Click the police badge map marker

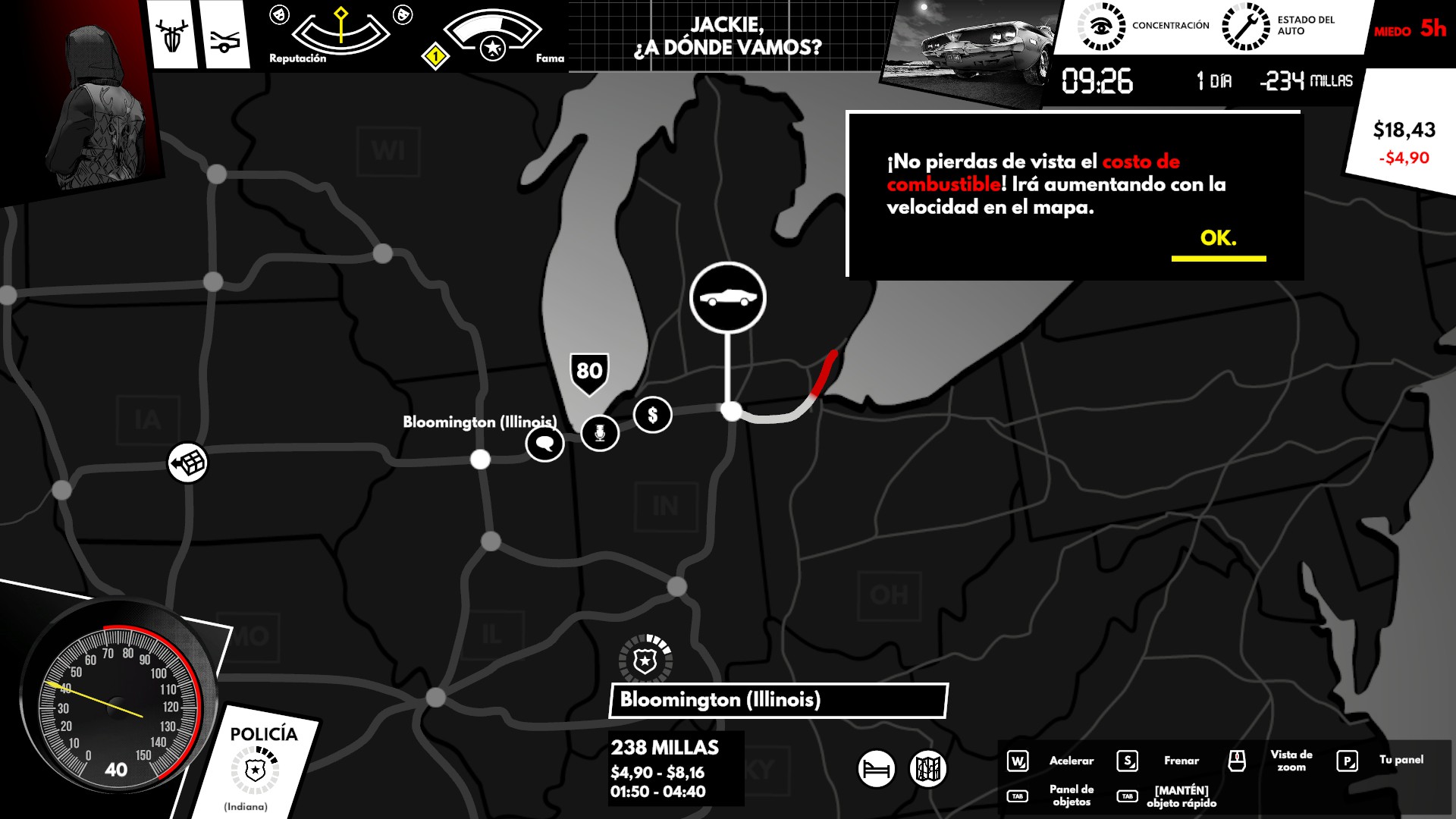point(645,661)
